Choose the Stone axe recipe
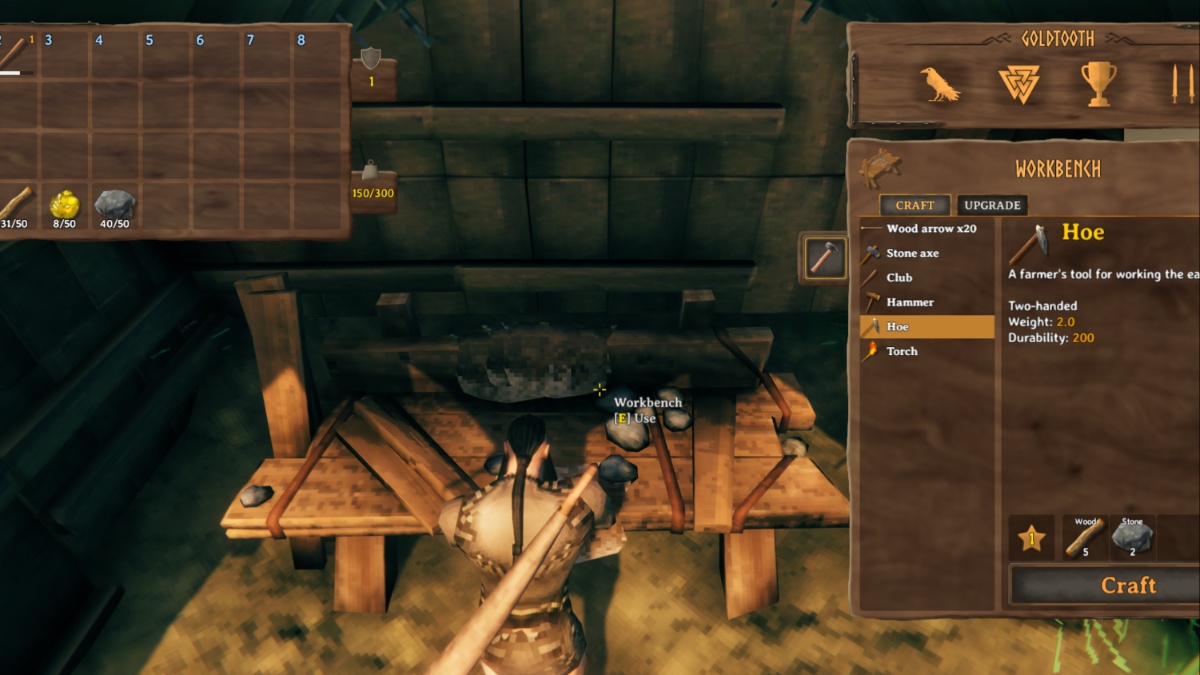1200x675 pixels. pos(912,254)
